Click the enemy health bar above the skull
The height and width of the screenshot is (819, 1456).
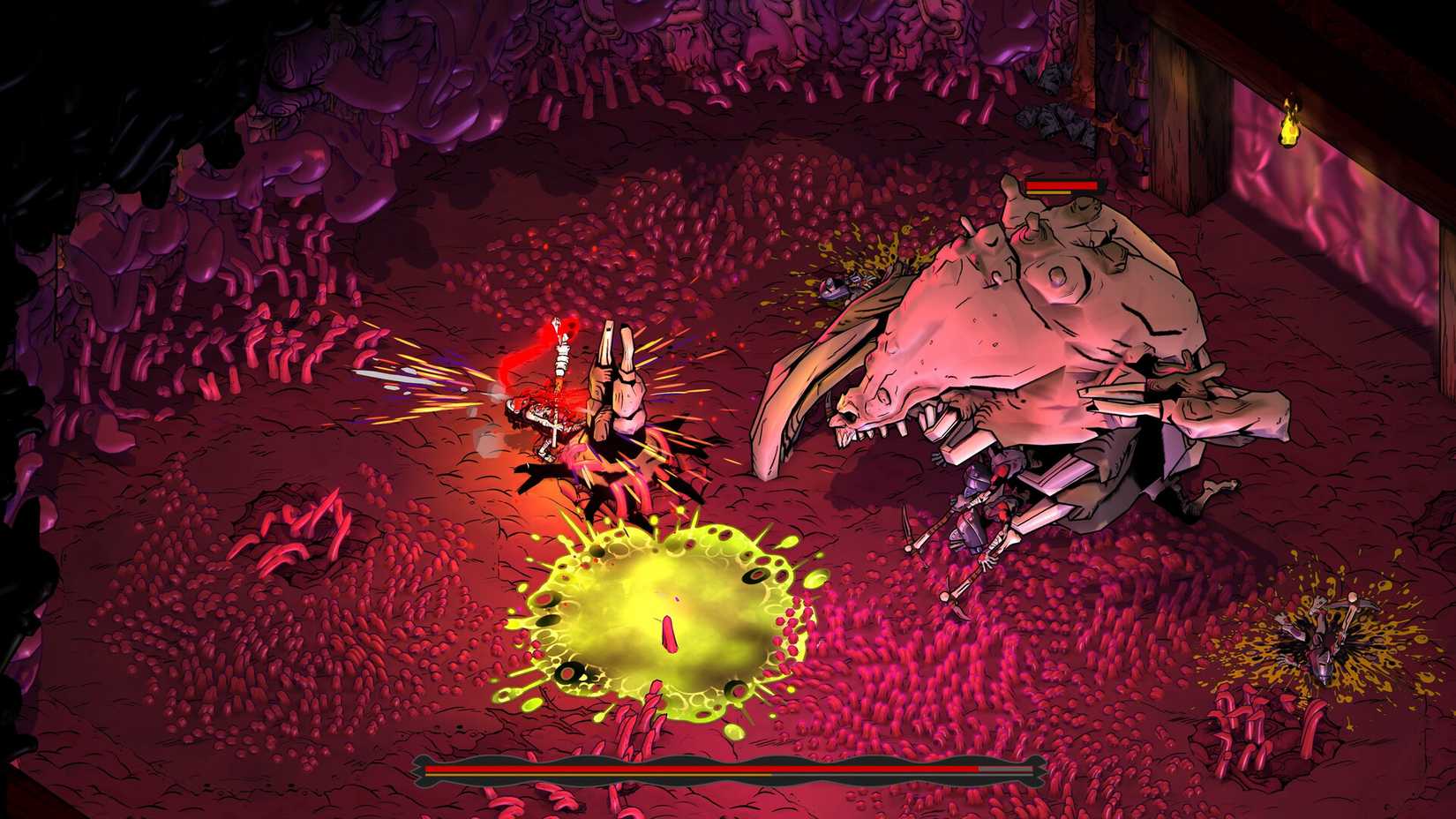pyautogui.click(x=1059, y=185)
